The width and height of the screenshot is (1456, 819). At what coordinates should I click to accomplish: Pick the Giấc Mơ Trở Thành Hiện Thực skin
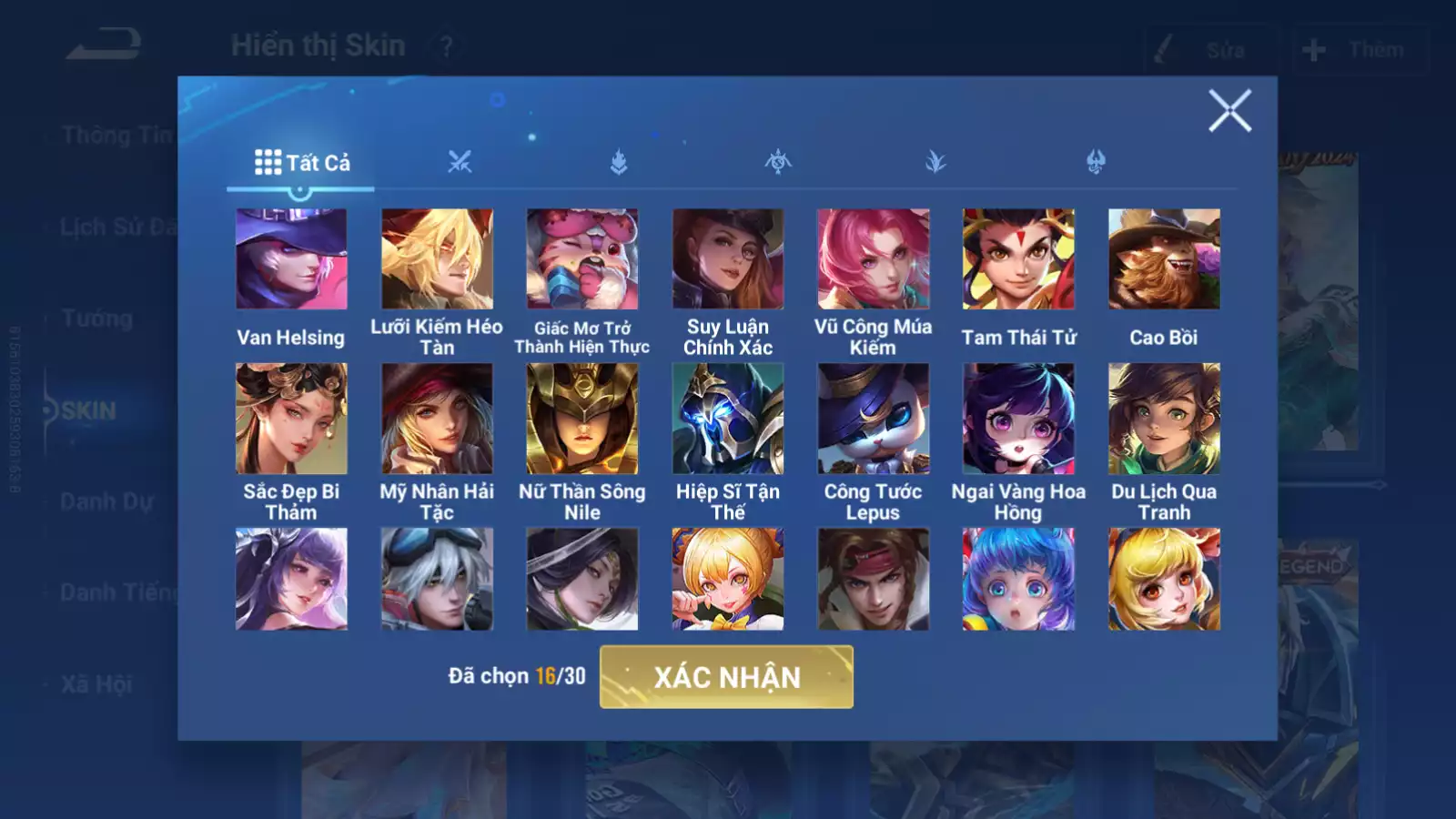[582, 259]
